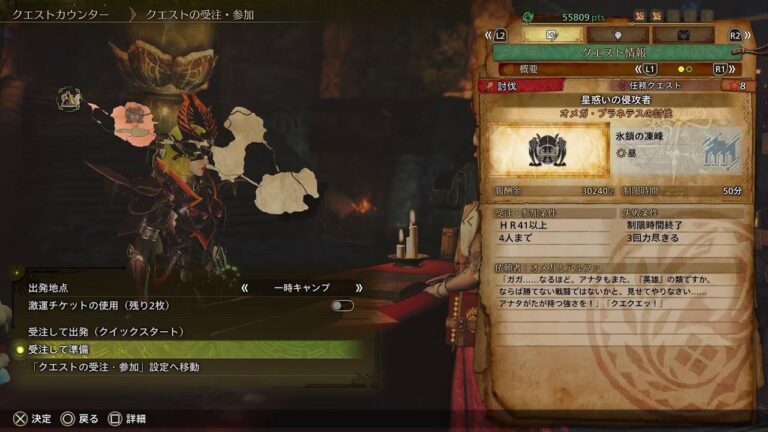Click left arrow beside 一時キャンプ
This screenshot has width=768, height=432.
[x=244, y=287]
